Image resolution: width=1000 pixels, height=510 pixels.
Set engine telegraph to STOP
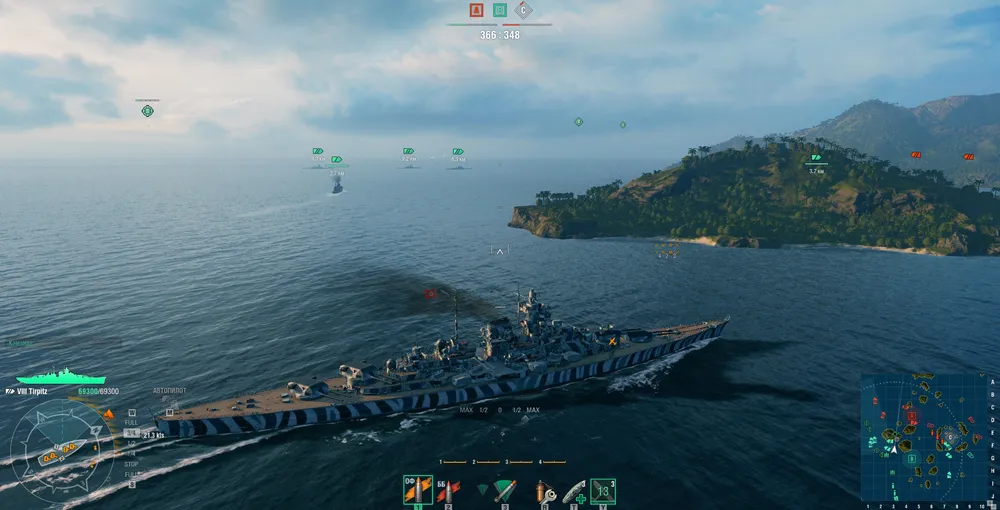click(x=131, y=465)
